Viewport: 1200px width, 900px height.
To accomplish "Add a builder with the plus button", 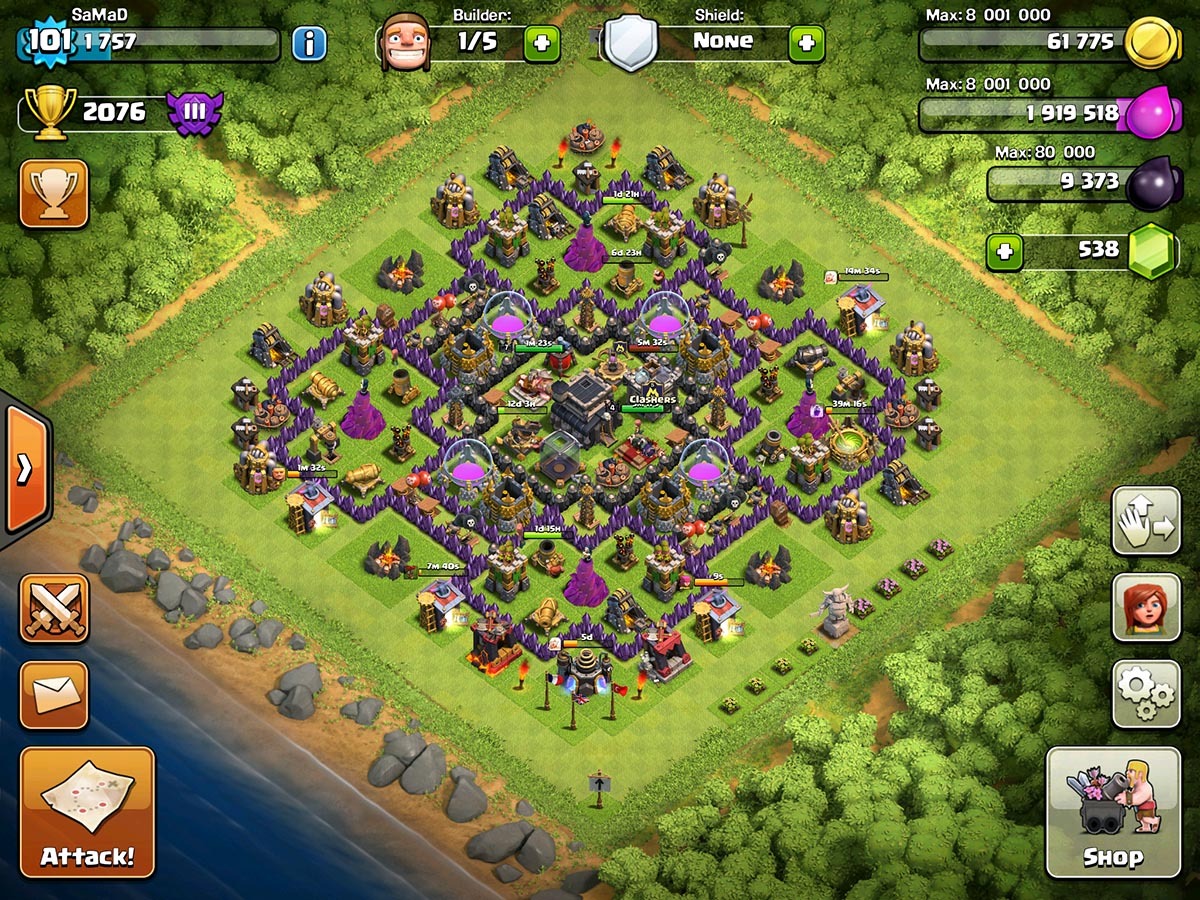I will (542, 43).
